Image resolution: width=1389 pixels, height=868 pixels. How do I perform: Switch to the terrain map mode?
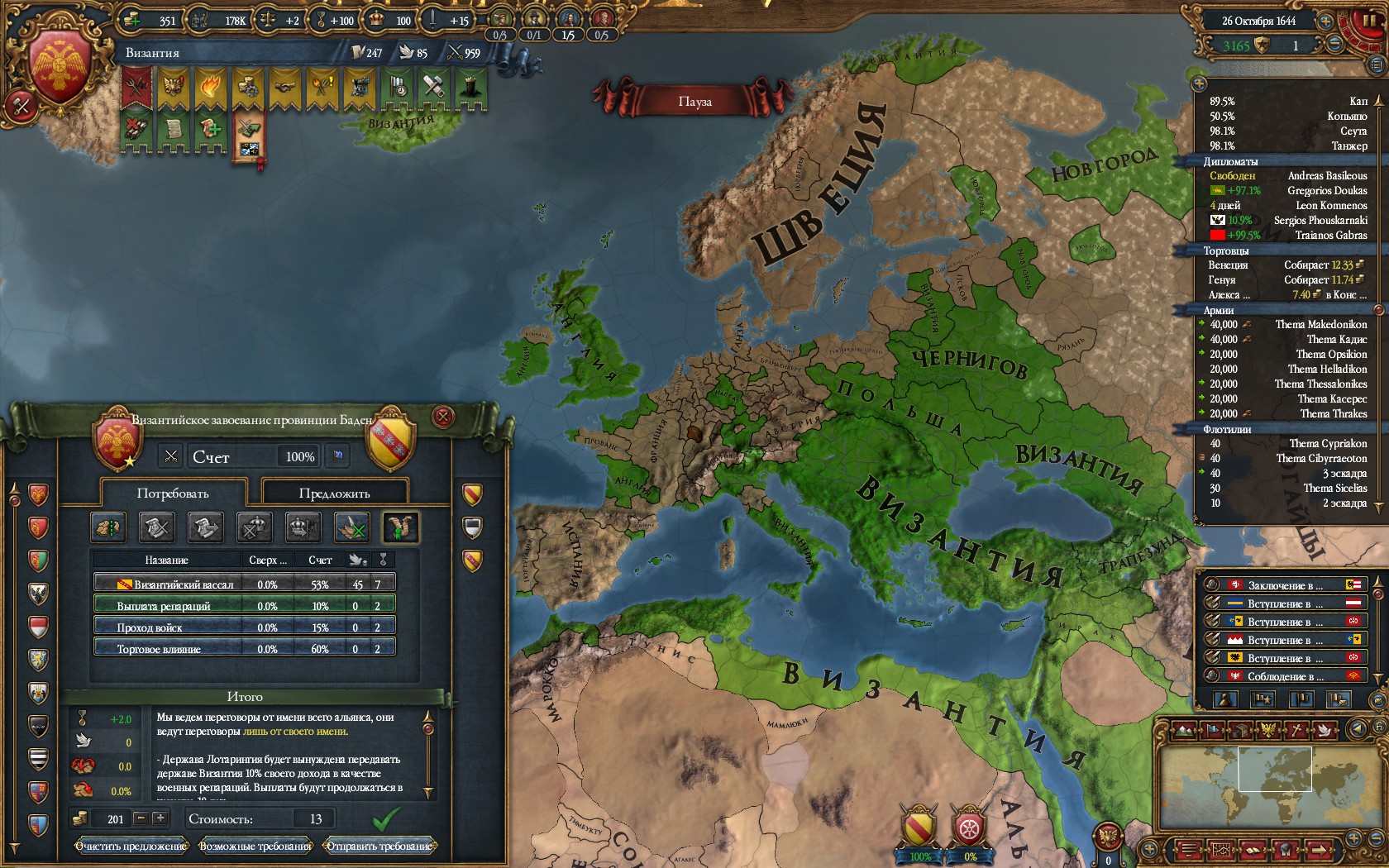[1184, 730]
